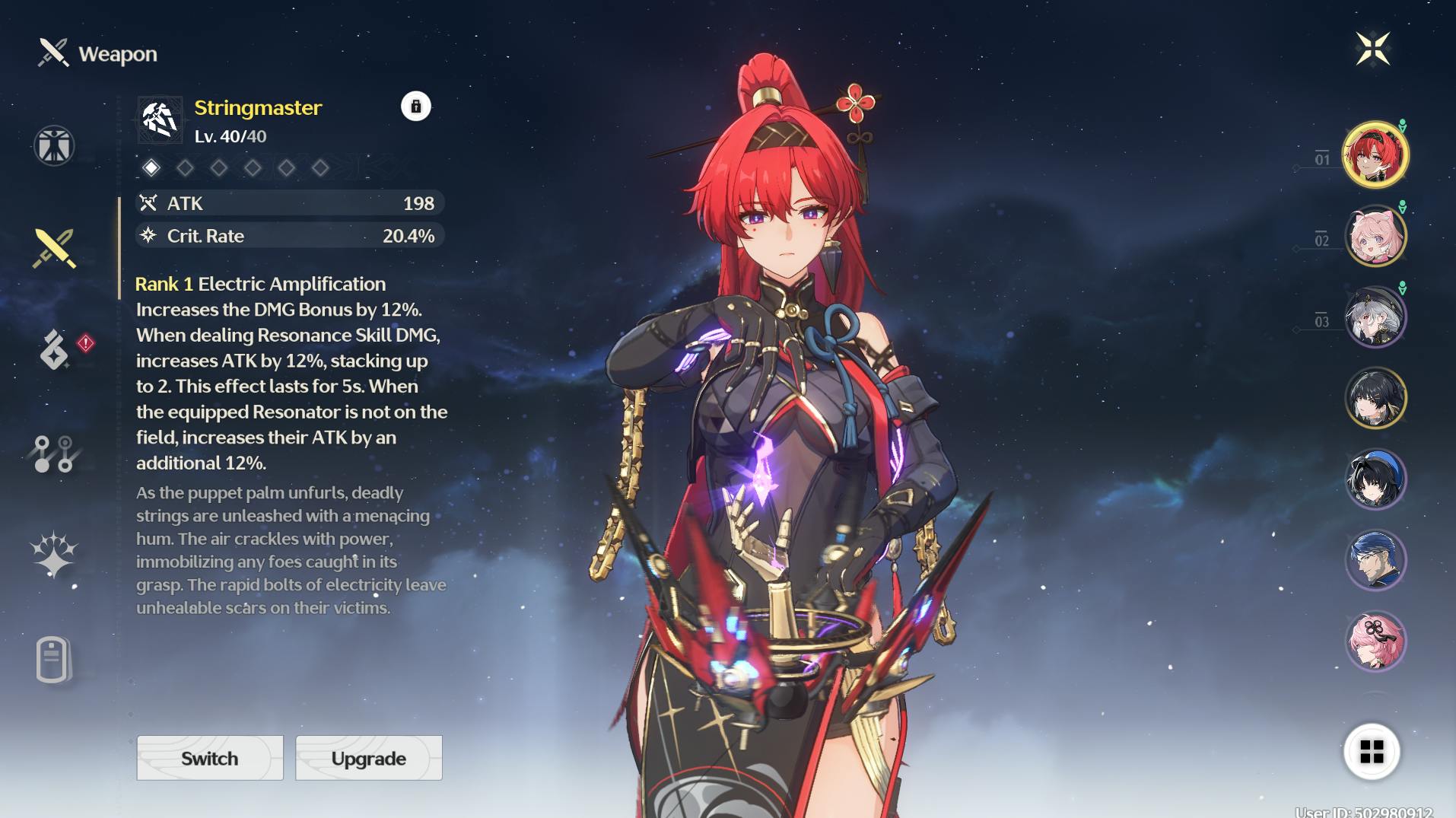Image resolution: width=1456 pixels, height=818 pixels.
Task: Select the resonator wearing a blue beret
Action: tap(1375, 479)
